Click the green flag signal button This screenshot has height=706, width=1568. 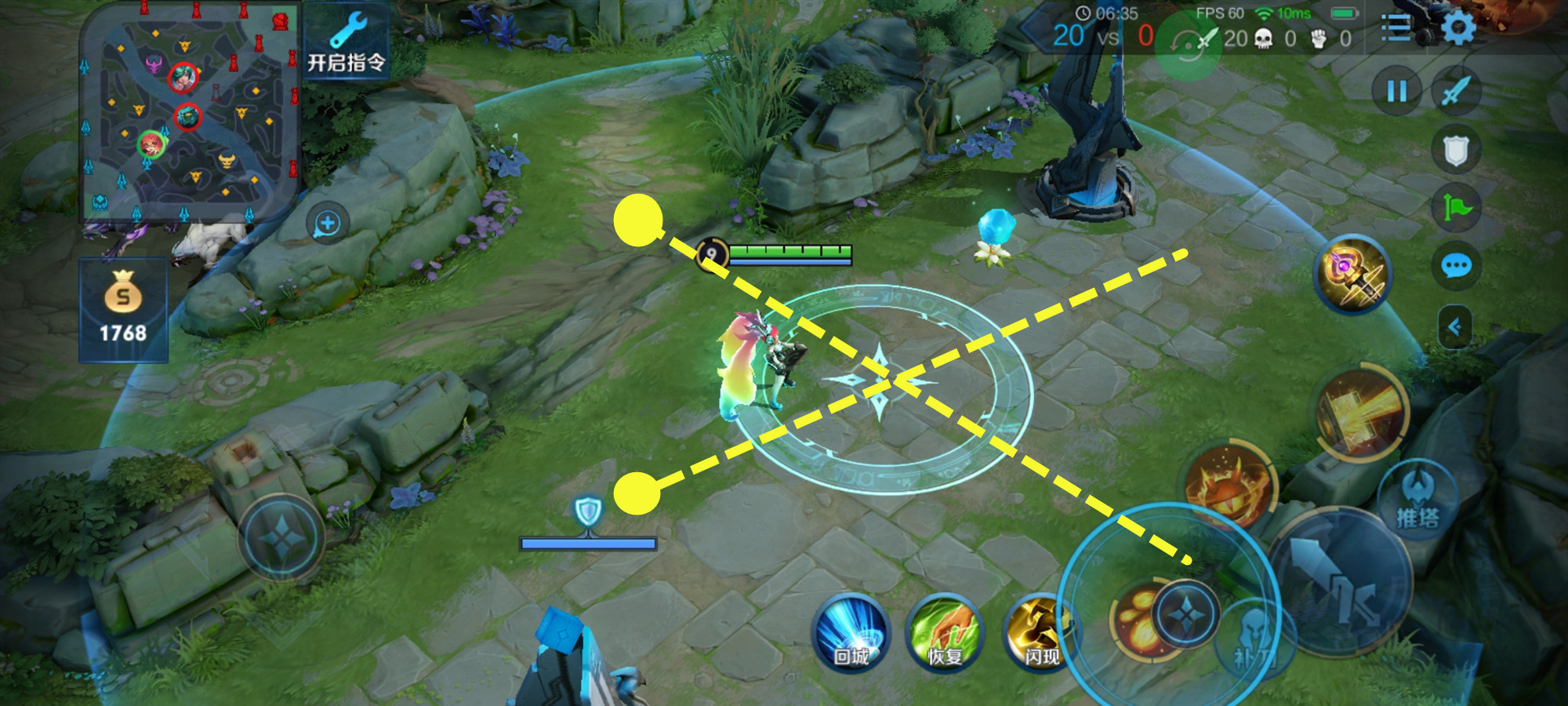pyautogui.click(x=1456, y=208)
